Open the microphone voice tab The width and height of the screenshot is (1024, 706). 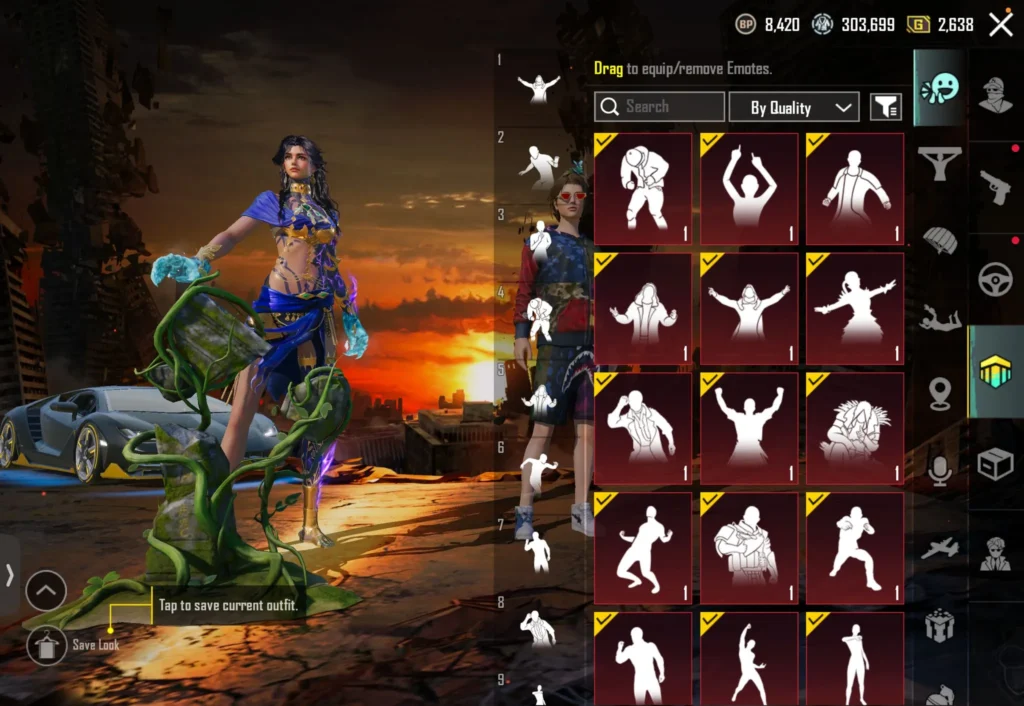(939, 470)
